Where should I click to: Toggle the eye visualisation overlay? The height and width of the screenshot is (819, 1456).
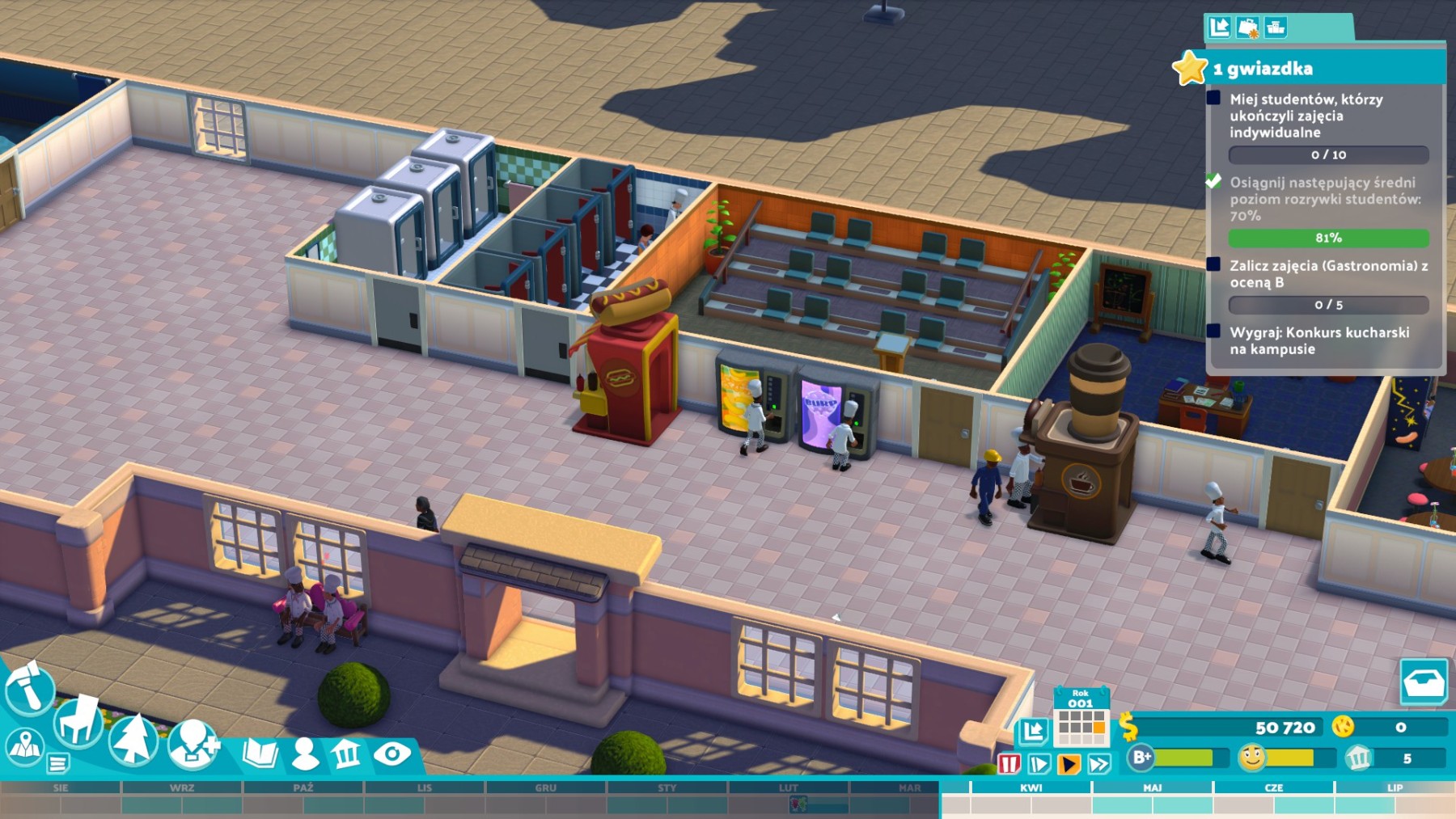coord(392,754)
